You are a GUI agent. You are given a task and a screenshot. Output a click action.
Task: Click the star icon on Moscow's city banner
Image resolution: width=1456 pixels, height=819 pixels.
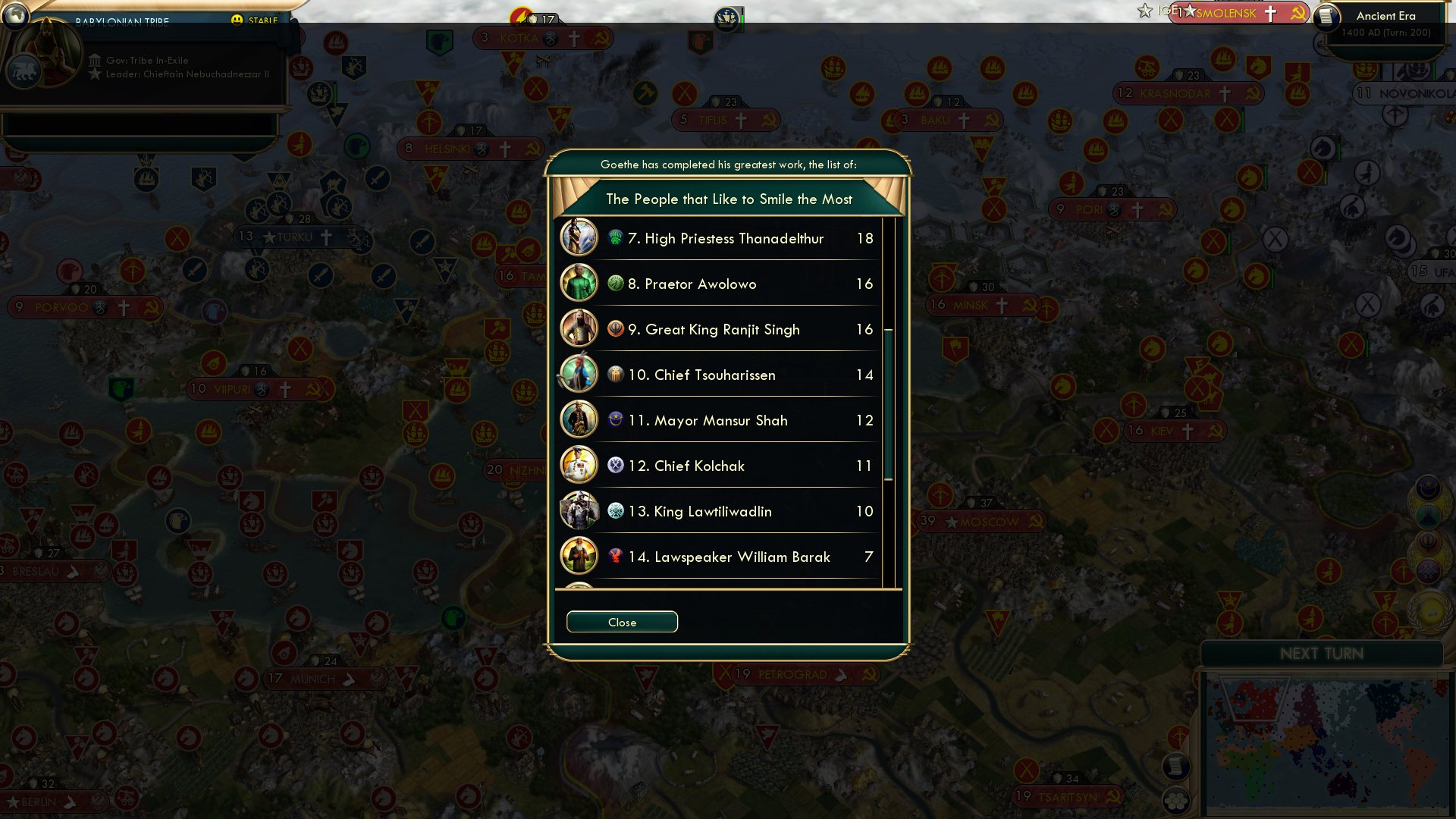(x=951, y=521)
